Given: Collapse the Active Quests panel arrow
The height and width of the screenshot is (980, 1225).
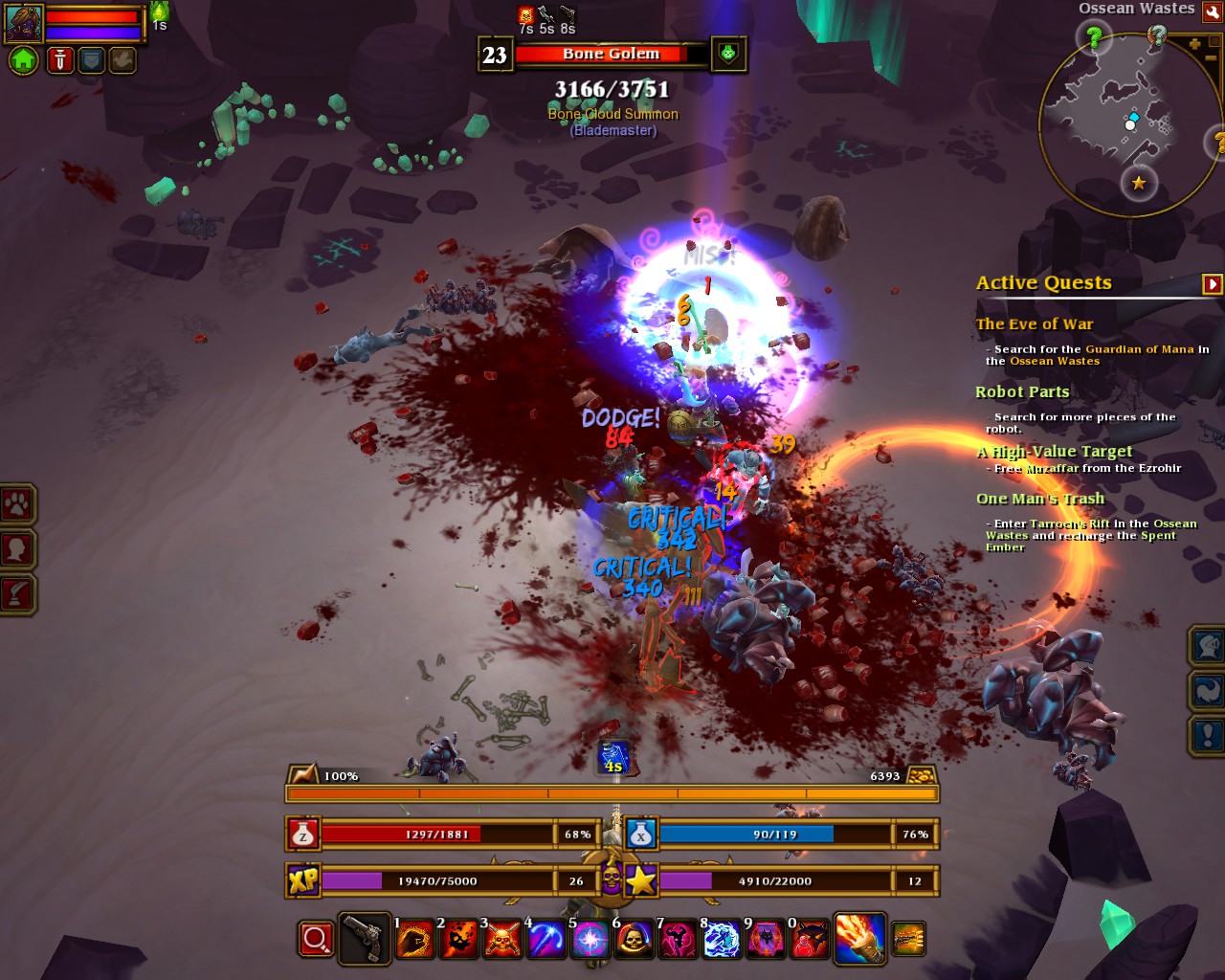Looking at the screenshot, I should click(1212, 284).
